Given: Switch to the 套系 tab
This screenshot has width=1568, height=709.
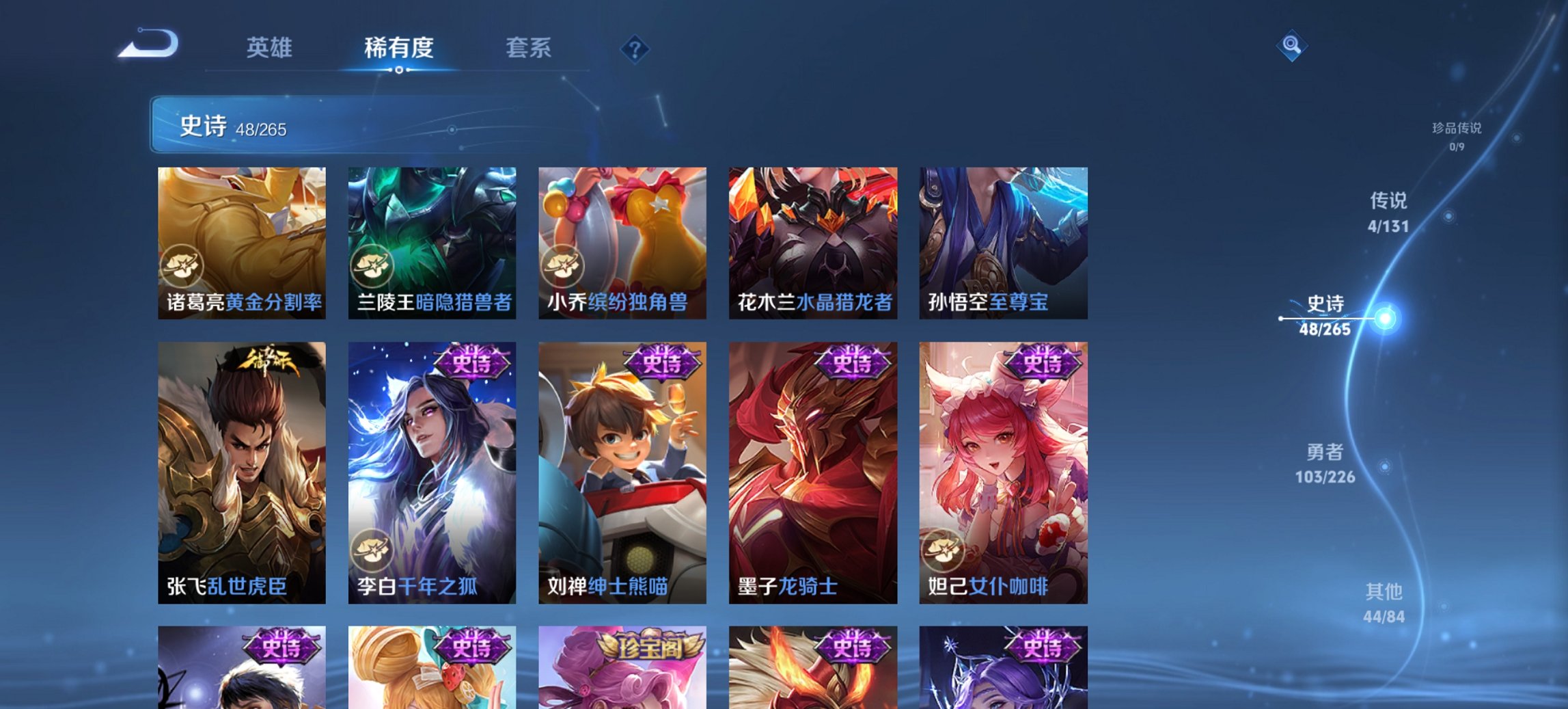Looking at the screenshot, I should coord(529,49).
